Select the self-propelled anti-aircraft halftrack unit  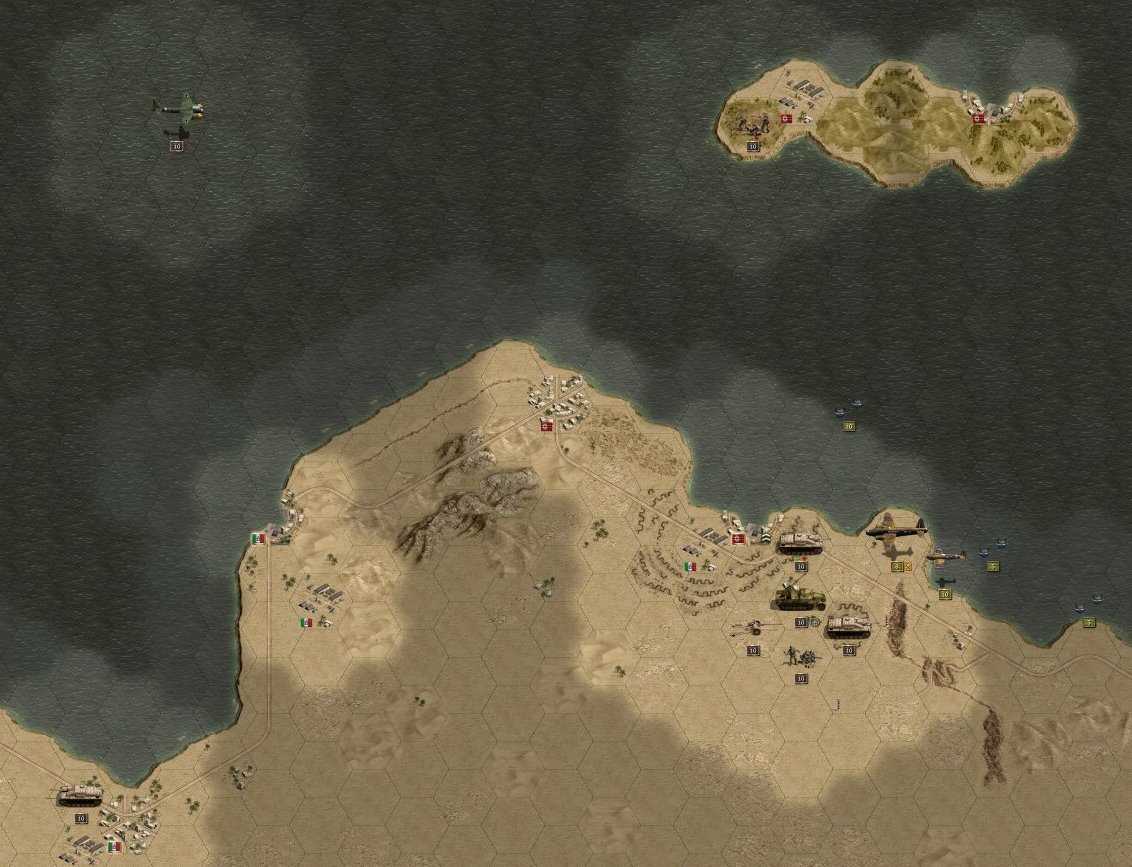(x=800, y=597)
